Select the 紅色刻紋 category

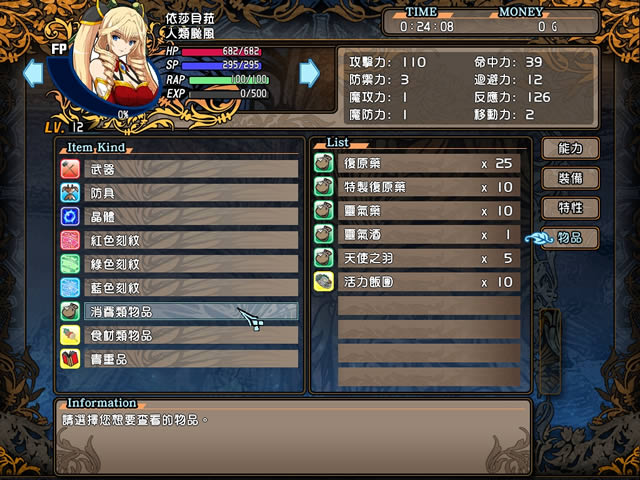(x=180, y=240)
